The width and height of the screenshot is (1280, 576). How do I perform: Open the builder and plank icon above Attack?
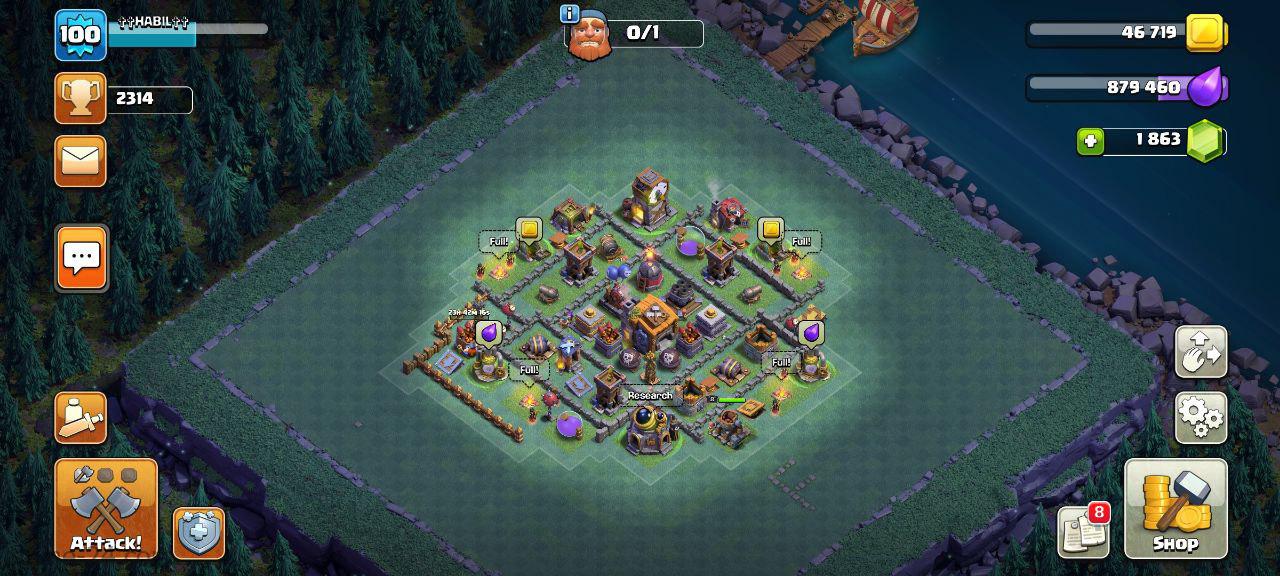point(80,418)
